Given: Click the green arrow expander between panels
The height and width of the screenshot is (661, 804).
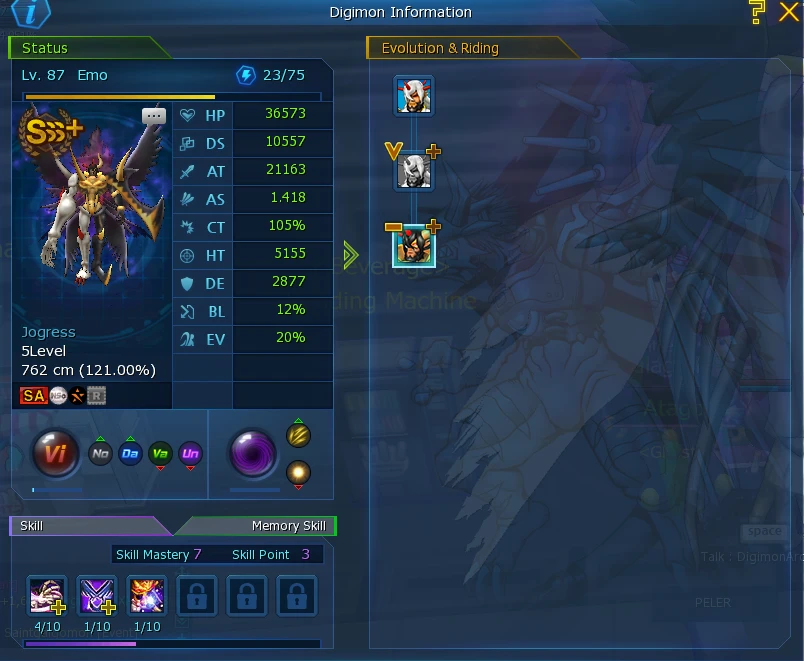Looking at the screenshot, I should click(350, 255).
